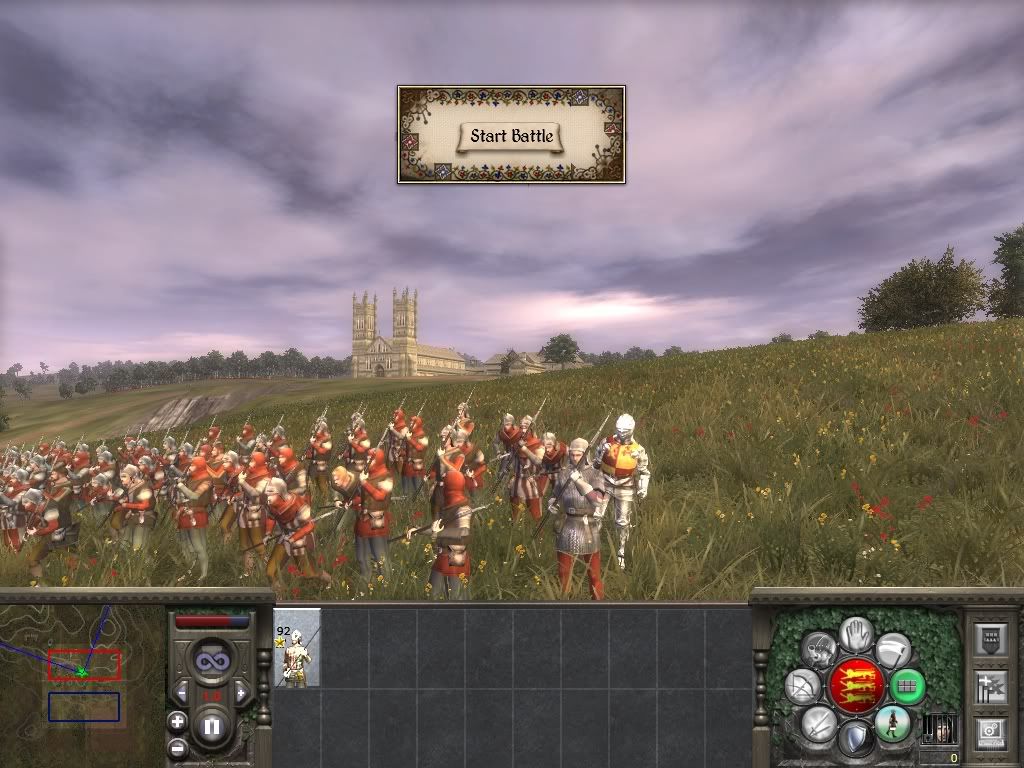
Task: Zoom in the minimap with round plus button
Action: 177,721
